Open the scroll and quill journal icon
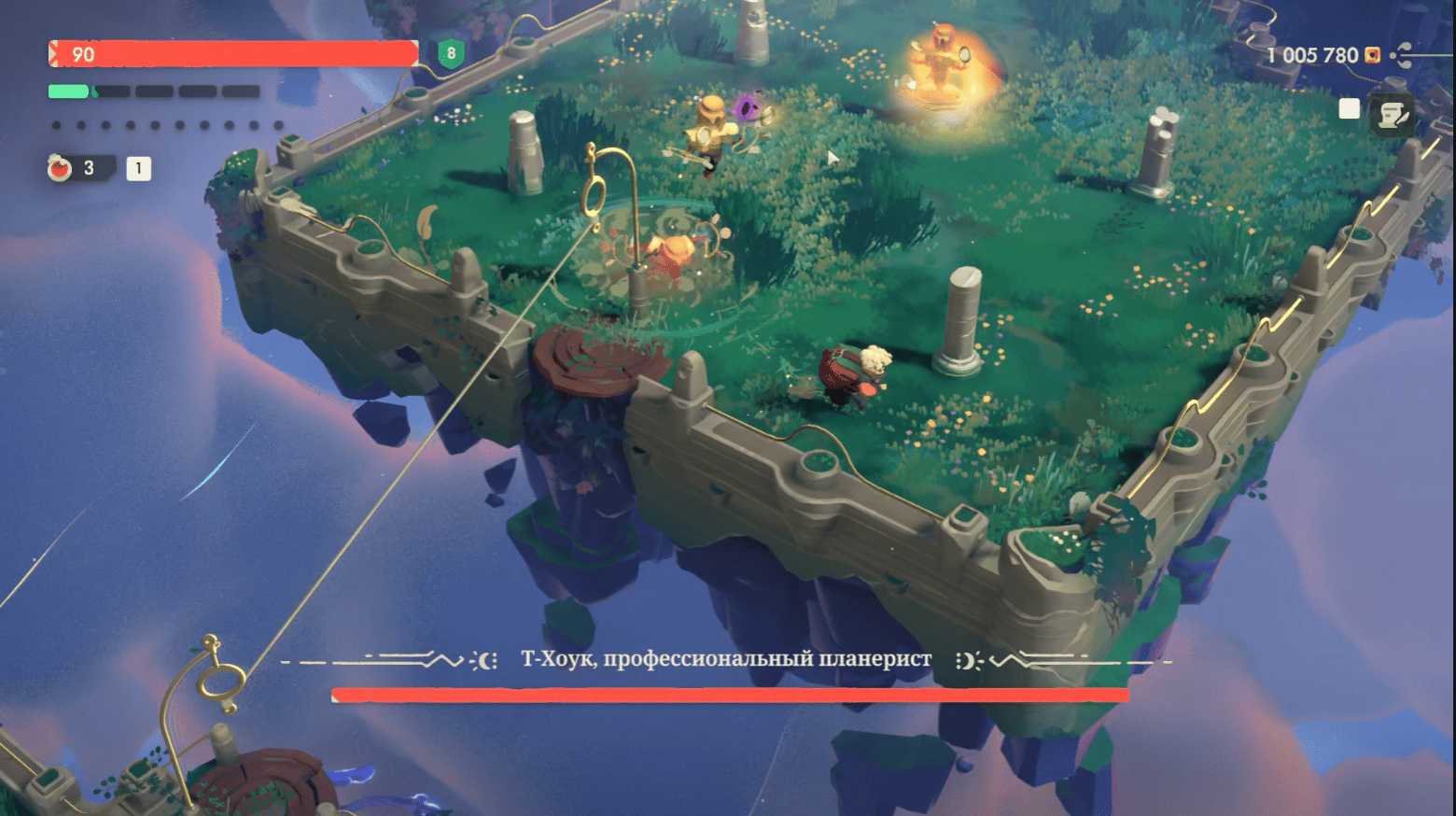Viewport: 1456px width, 816px height. click(1393, 116)
